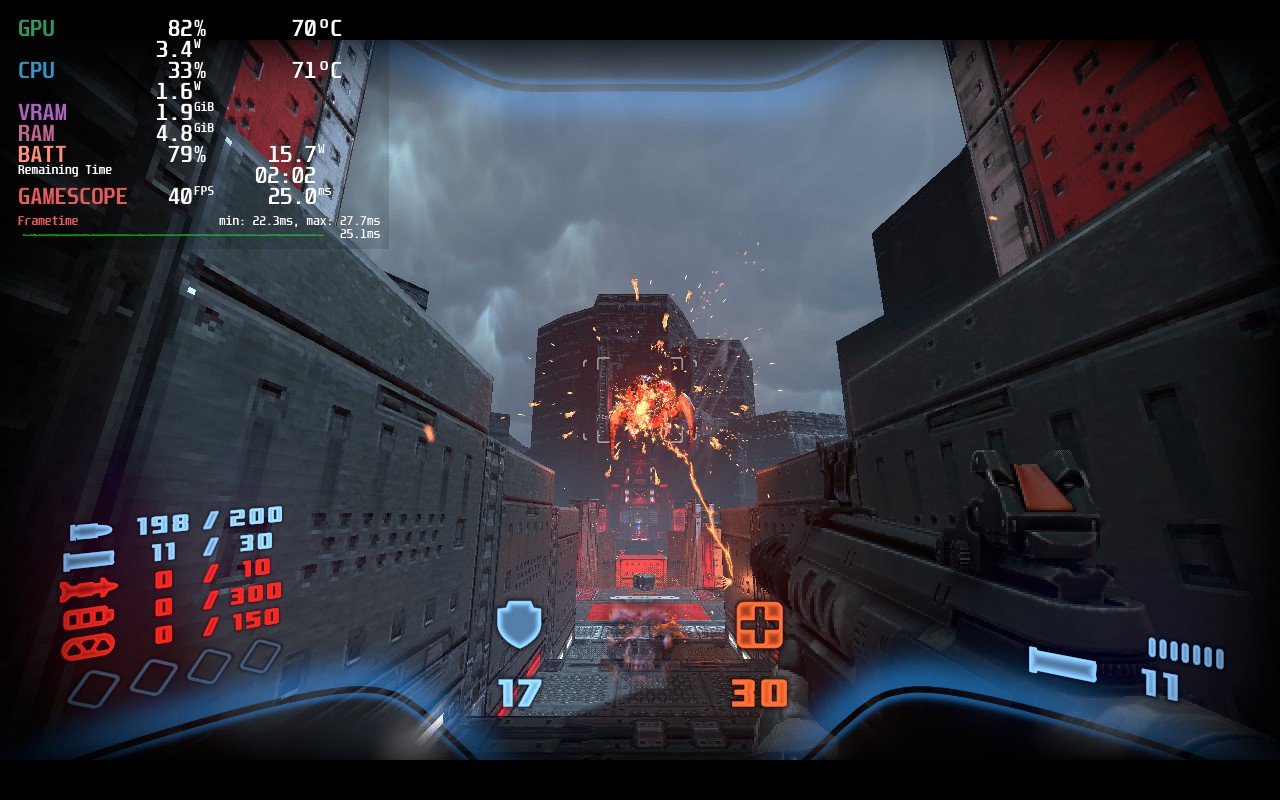
Task: Select the bullet ammo icon
Action: pos(89,530)
